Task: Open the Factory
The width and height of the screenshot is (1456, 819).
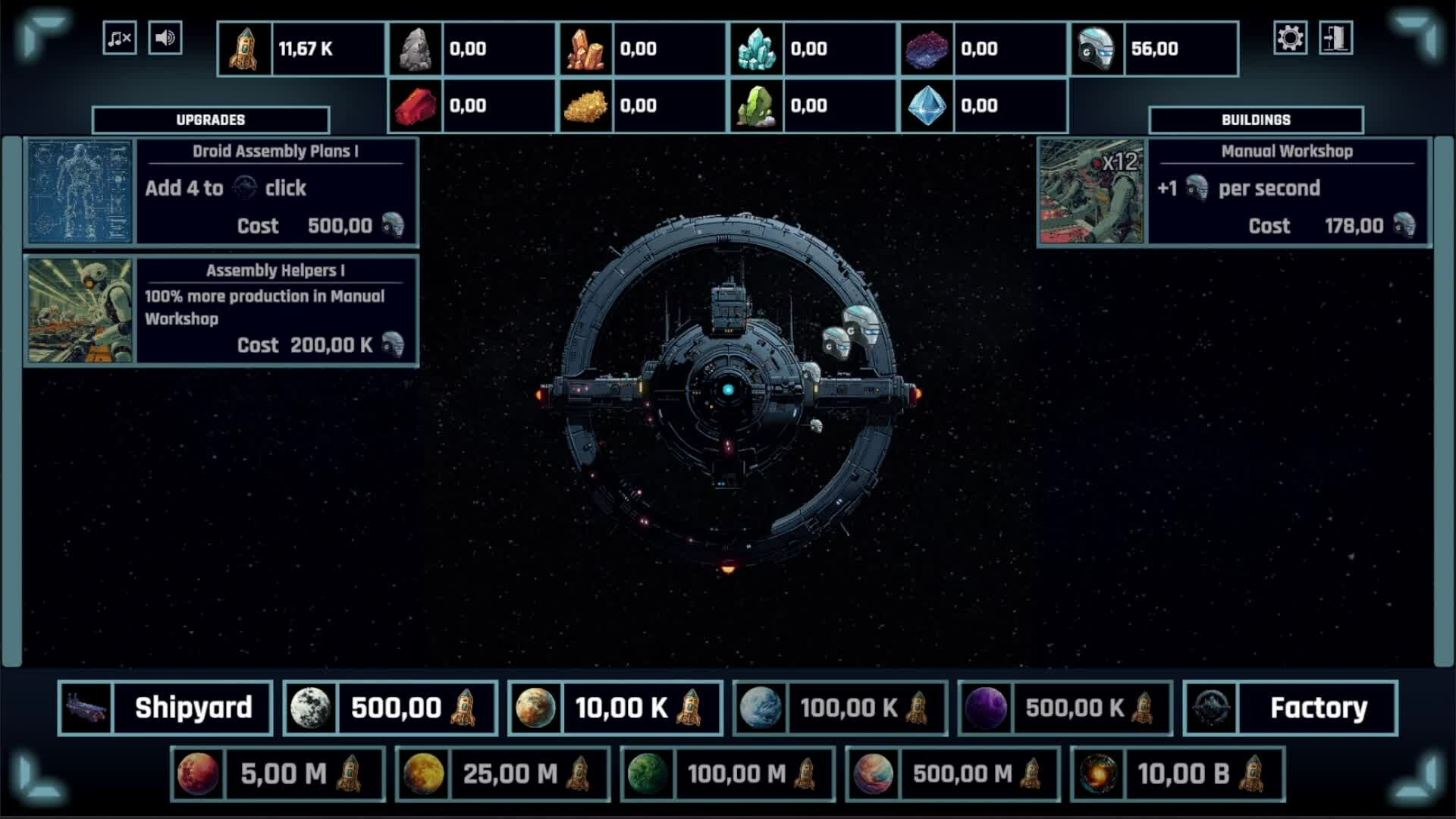Action: pos(1291,708)
